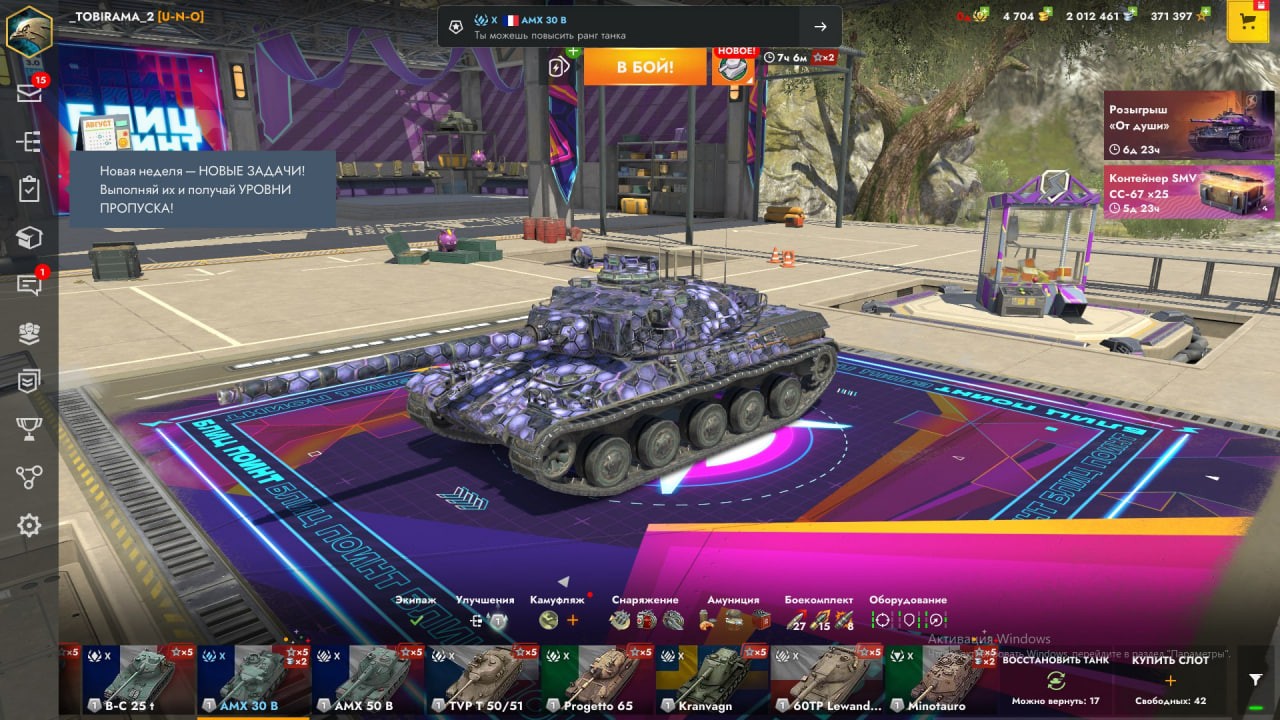
Task: Open the chat speech bubble icon
Action: click(x=29, y=285)
